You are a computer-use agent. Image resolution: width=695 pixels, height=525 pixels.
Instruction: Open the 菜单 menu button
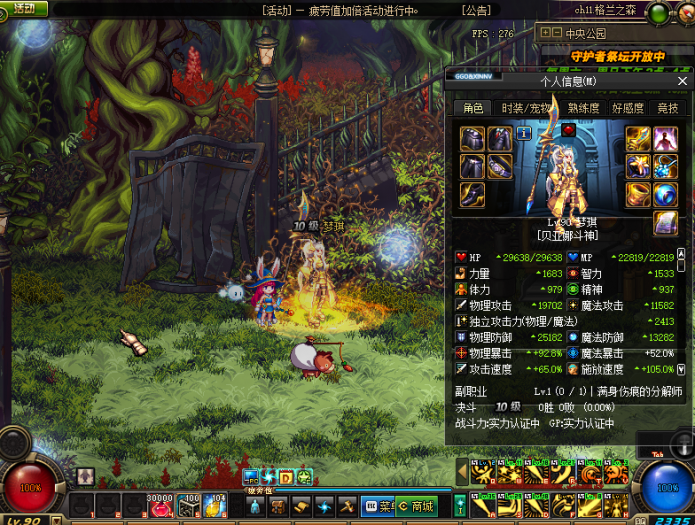[379, 507]
